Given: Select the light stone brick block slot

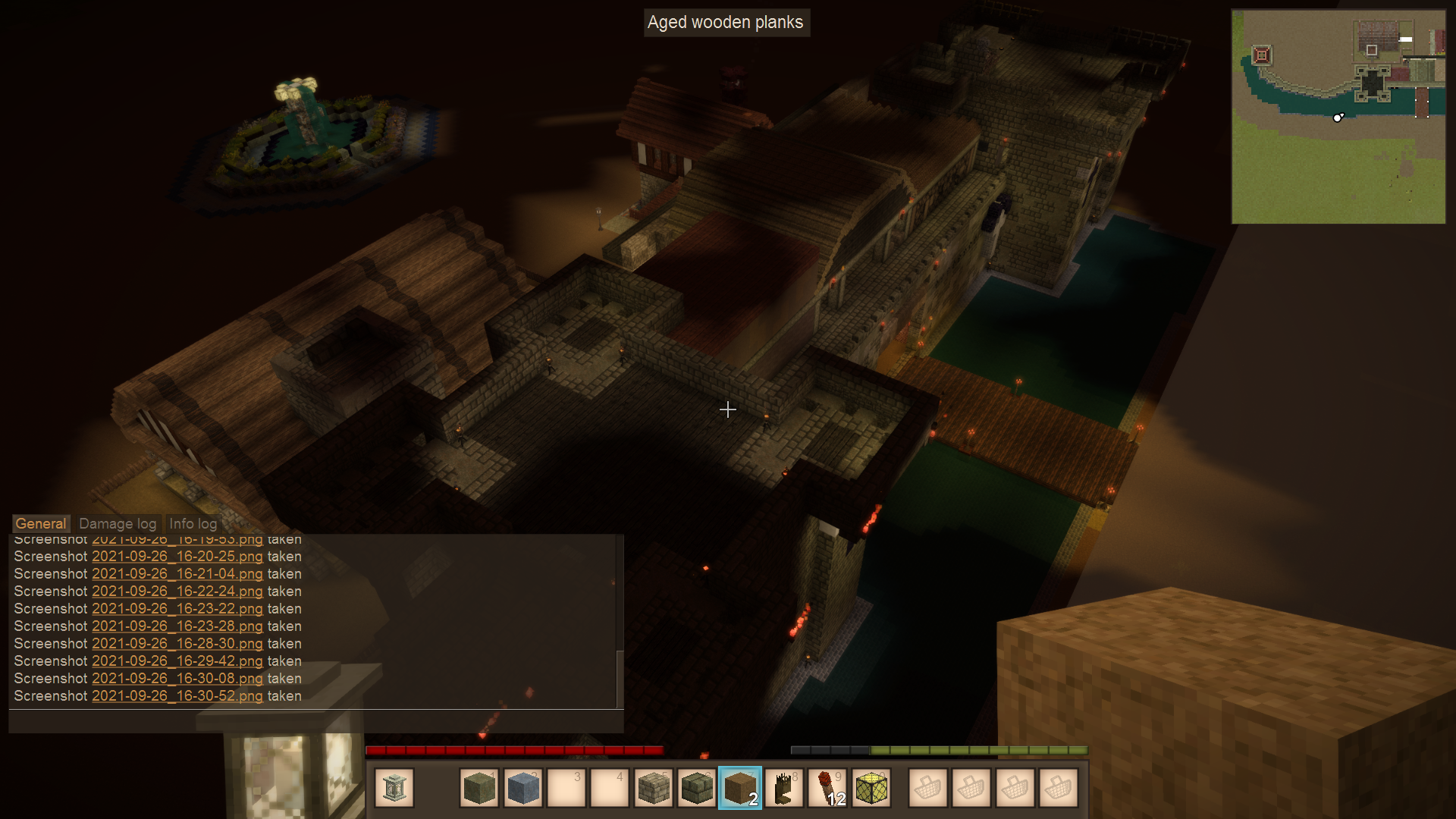Looking at the screenshot, I should (x=653, y=789).
